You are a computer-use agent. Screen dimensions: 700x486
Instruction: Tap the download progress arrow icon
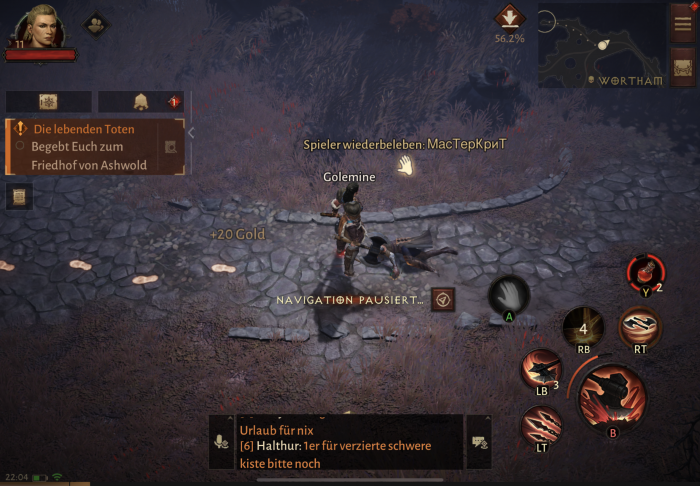click(x=509, y=18)
